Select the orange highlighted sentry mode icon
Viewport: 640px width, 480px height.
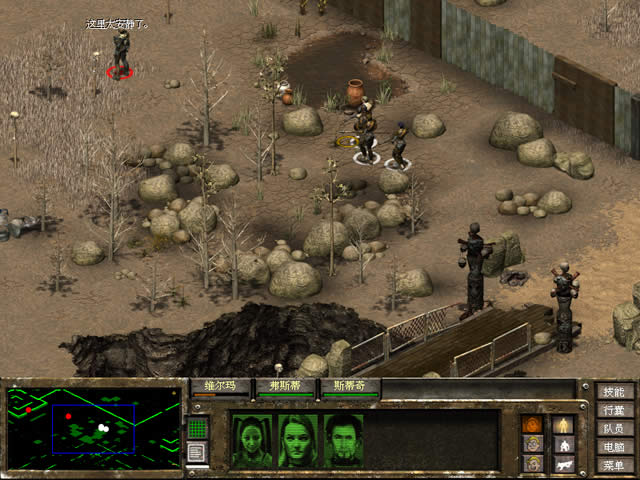pyautogui.click(x=534, y=424)
